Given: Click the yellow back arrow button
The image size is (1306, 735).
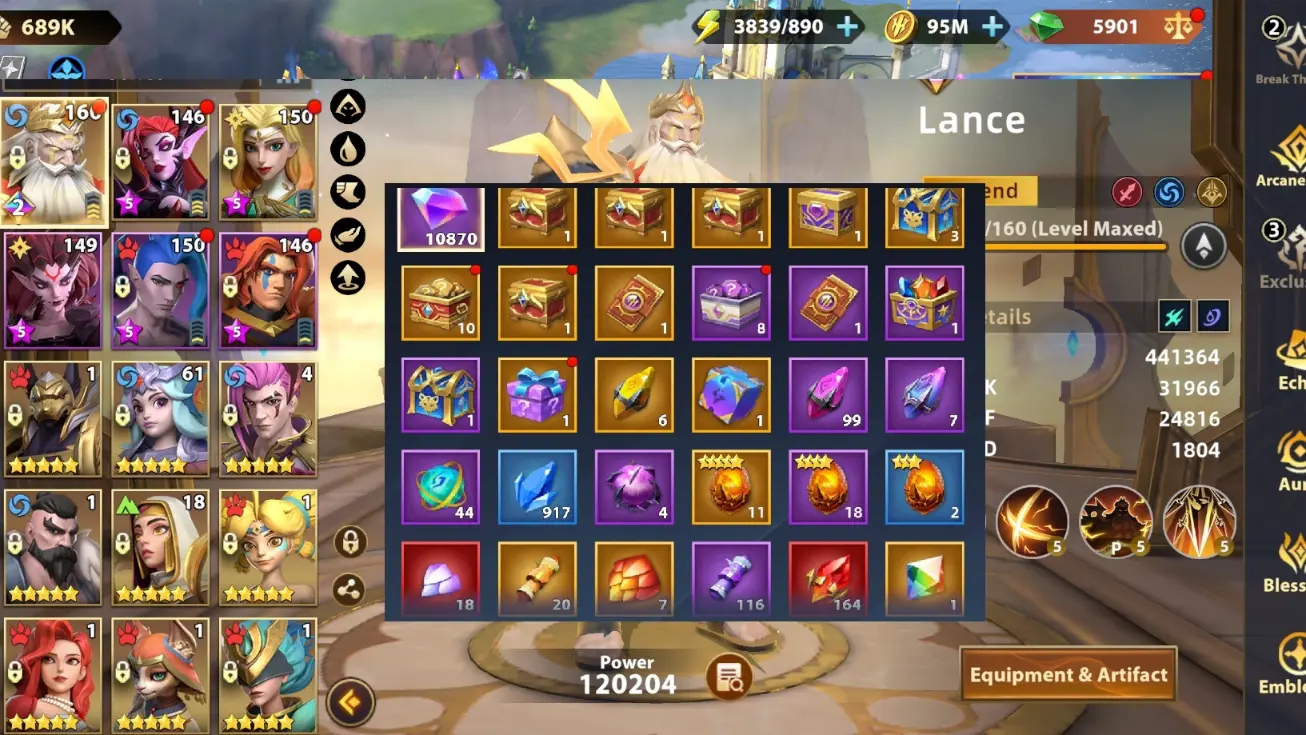Looking at the screenshot, I should pos(349,703).
